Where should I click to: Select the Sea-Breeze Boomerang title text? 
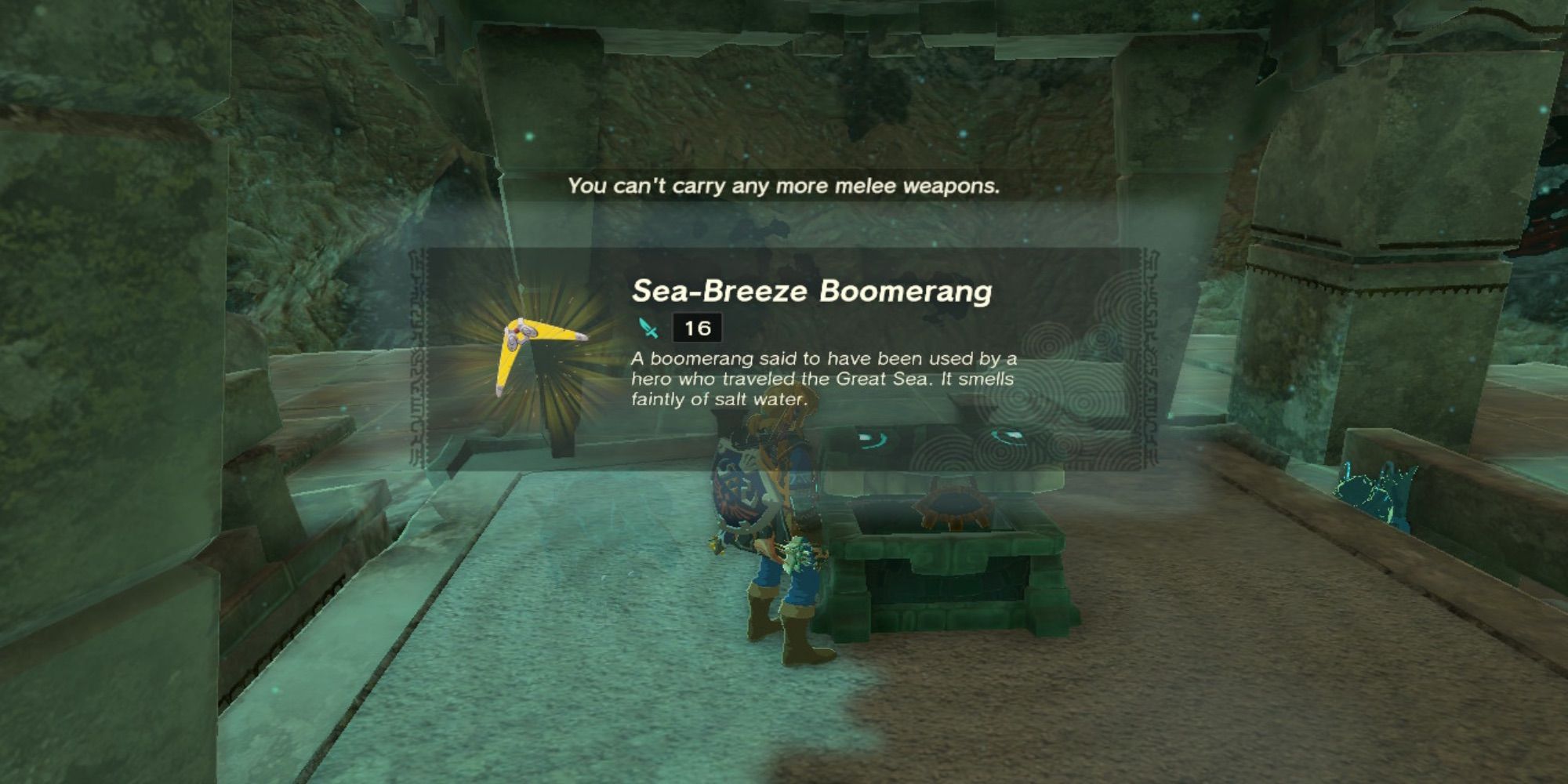815,292
